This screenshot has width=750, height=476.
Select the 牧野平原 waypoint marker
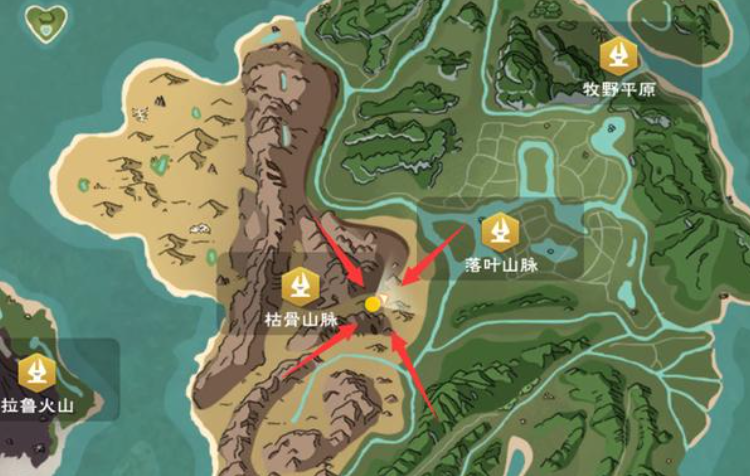click(620, 57)
